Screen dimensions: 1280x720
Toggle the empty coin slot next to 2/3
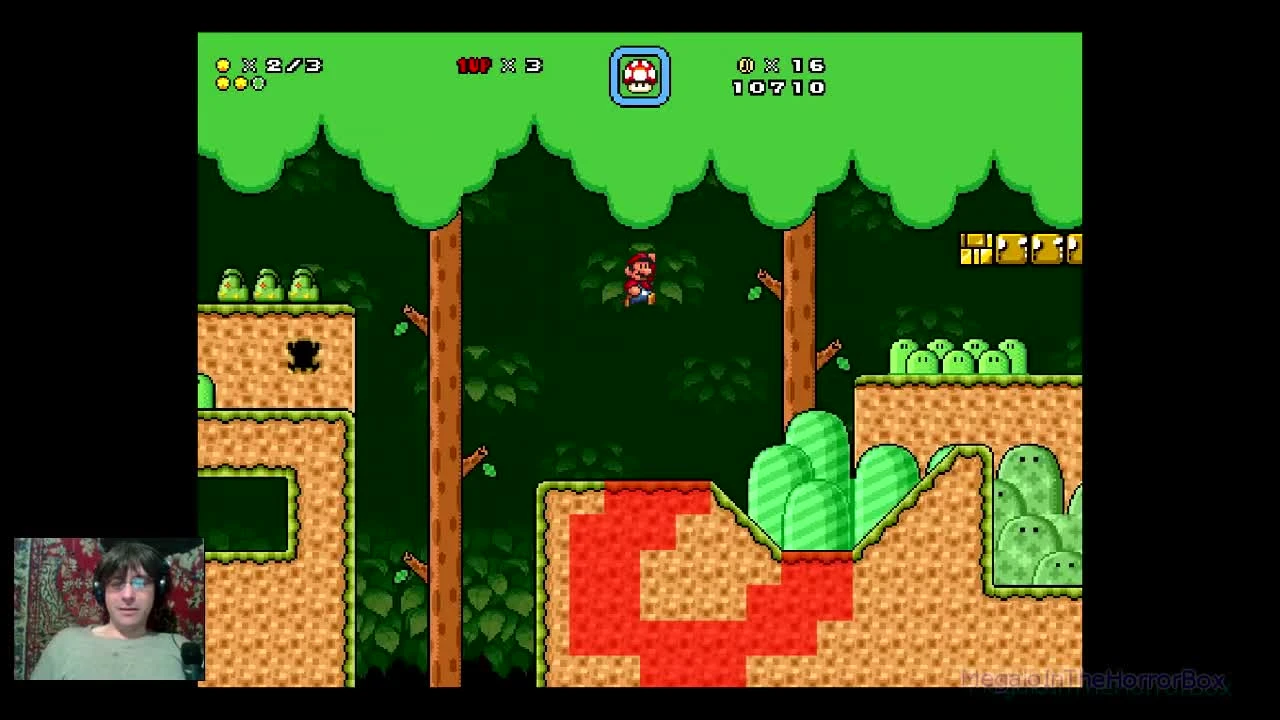(260, 81)
